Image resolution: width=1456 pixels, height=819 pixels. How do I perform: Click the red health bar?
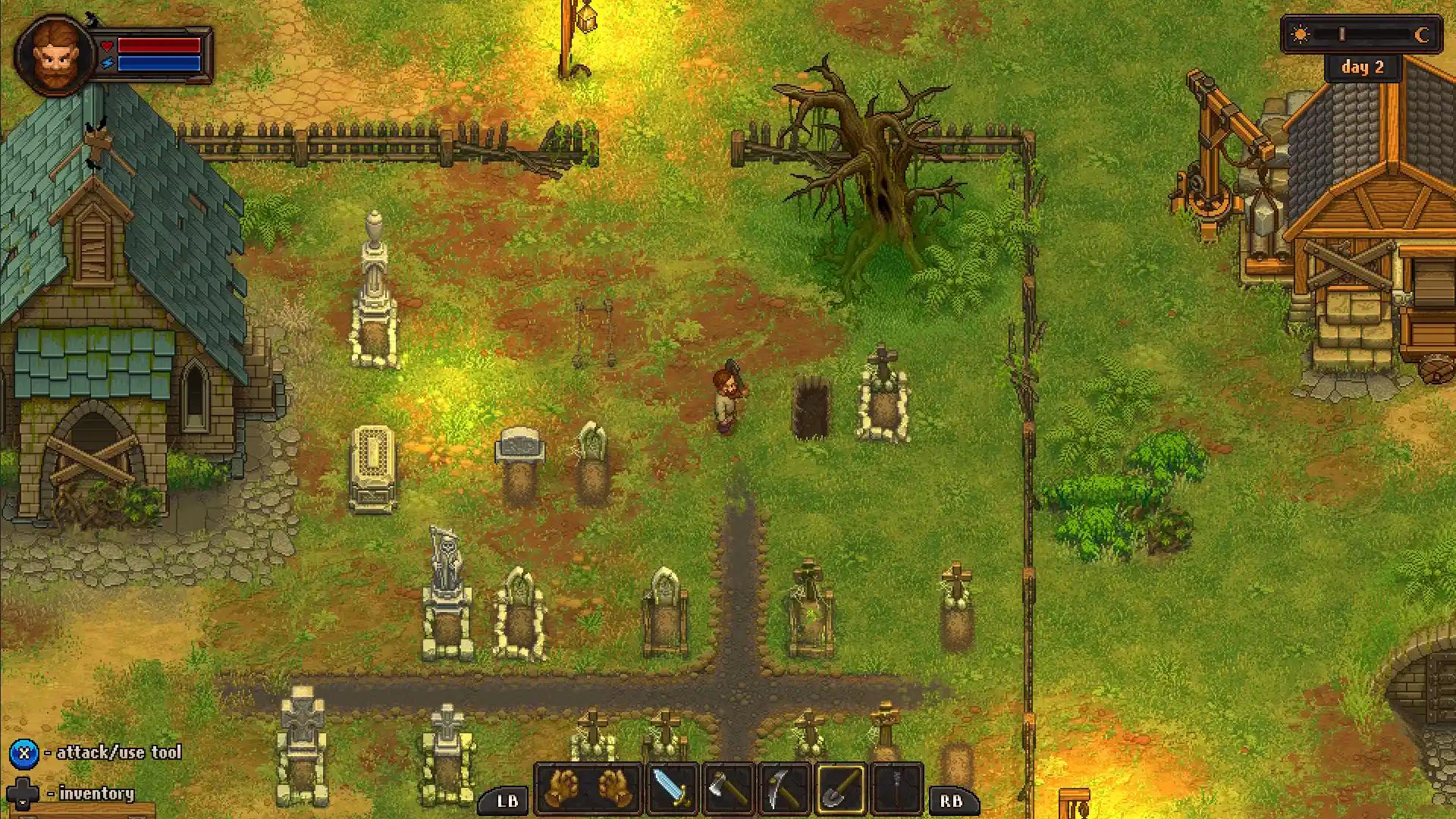(x=159, y=45)
